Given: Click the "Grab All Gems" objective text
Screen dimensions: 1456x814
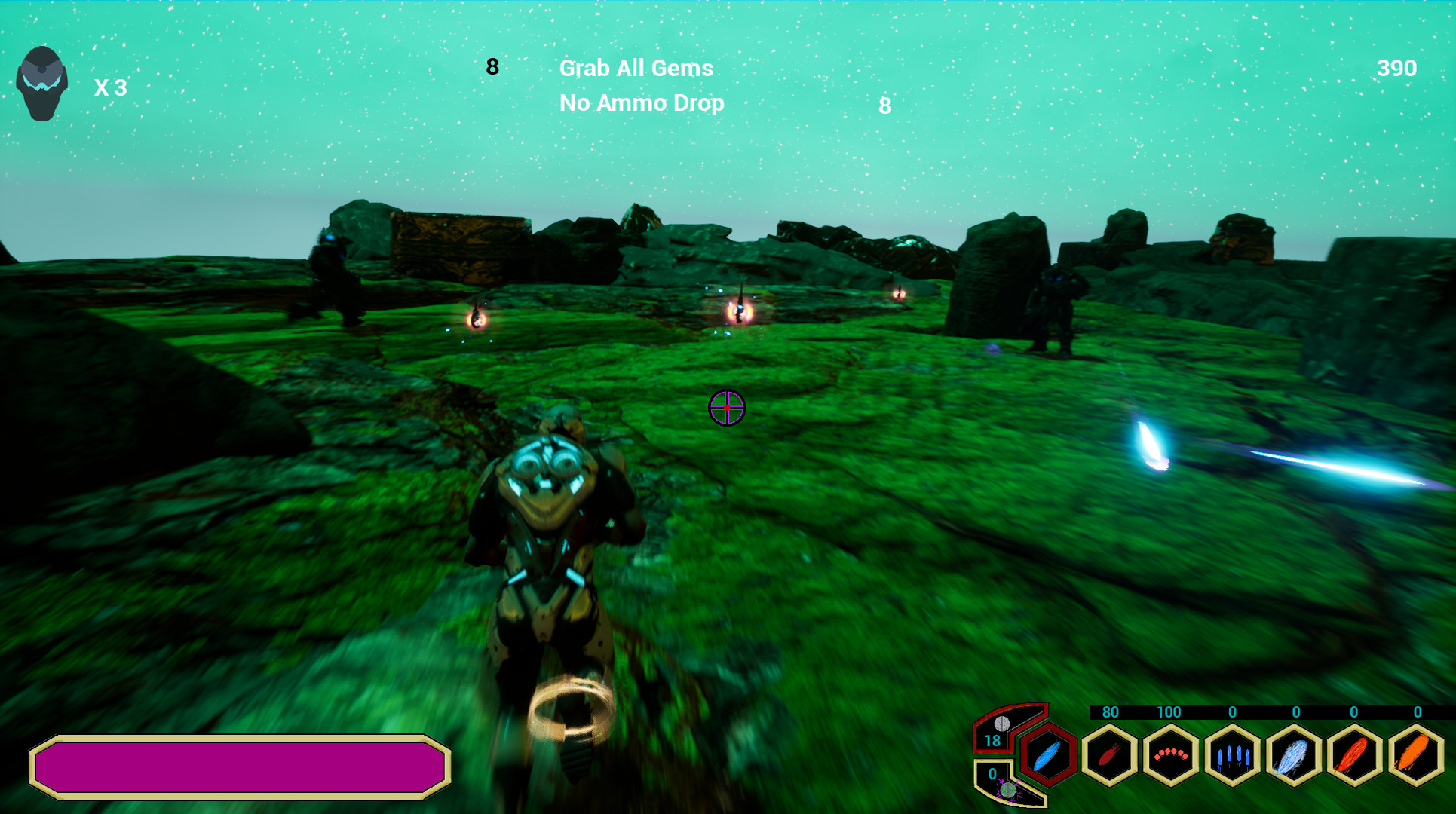Looking at the screenshot, I should pyautogui.click(x=635, y=68).
